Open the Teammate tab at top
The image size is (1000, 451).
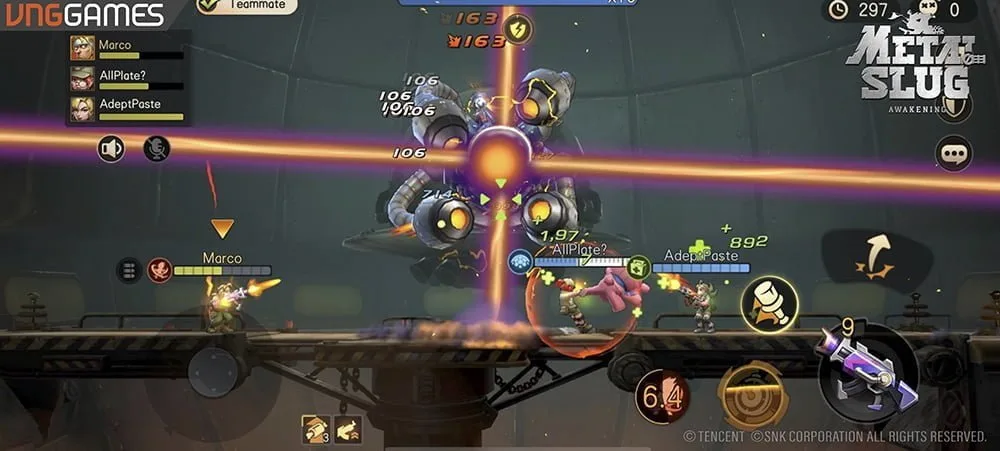(247, 6)
